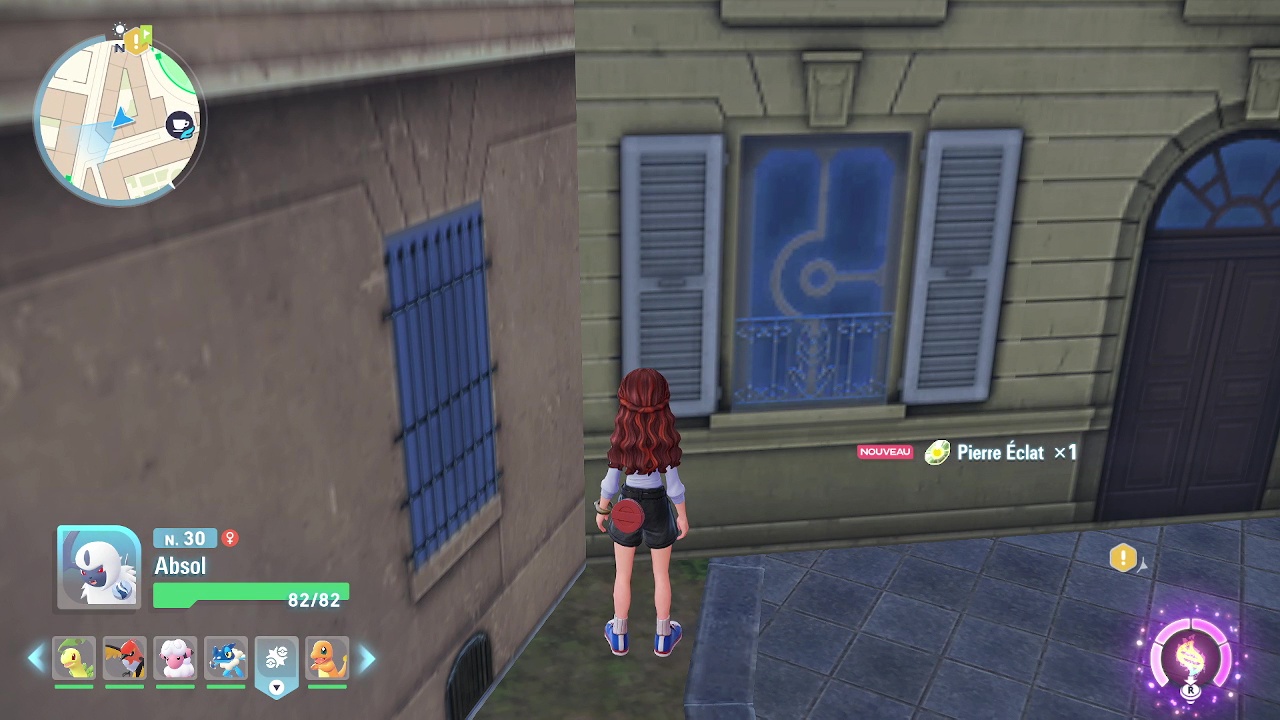Select the café marker on the minimap

(180, 125)
